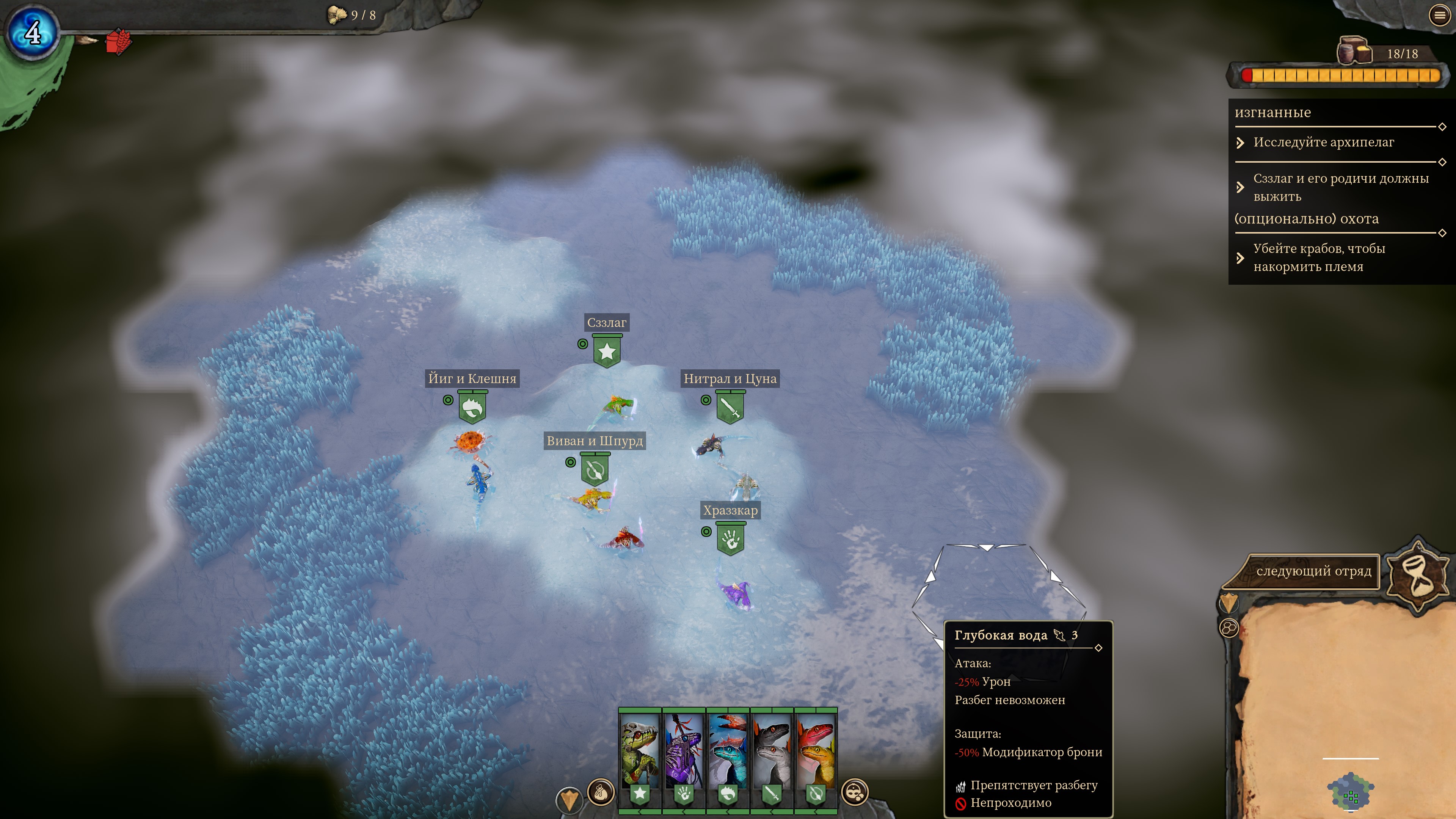Open the loot bag icon beside portraits
1456x819 pixels.
click(x=601, y=792)
